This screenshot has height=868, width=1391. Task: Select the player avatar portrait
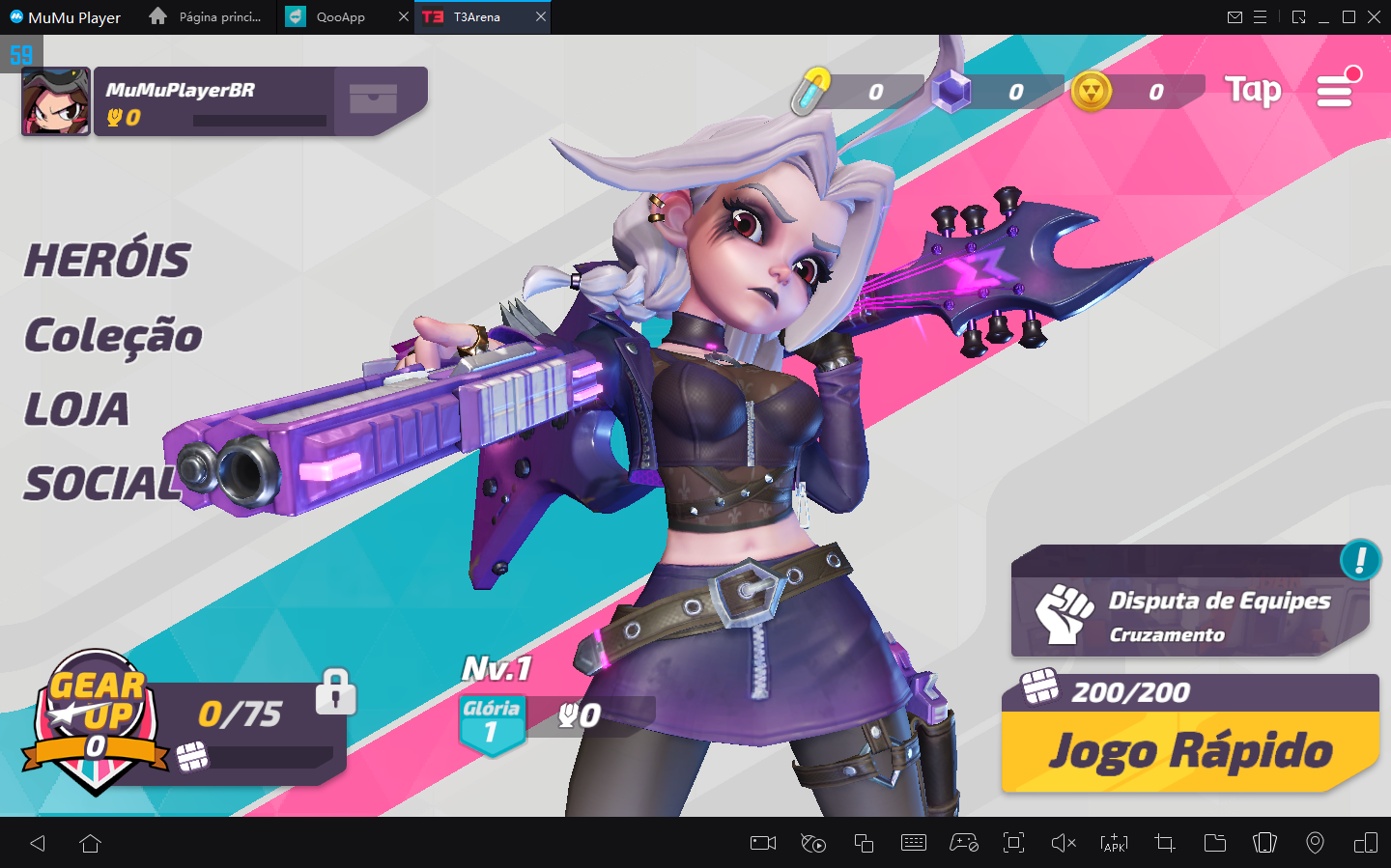pyautogui.click(x=55, y=100)
